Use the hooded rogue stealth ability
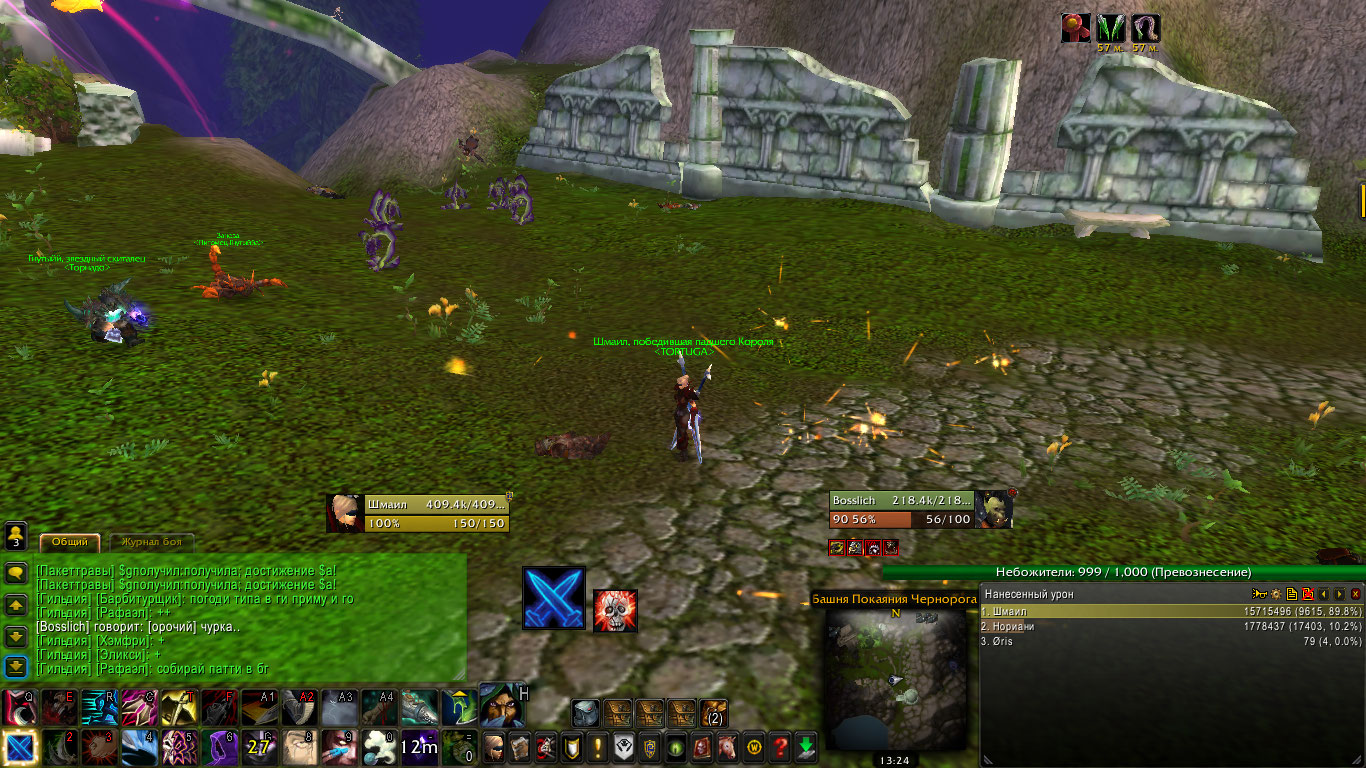The image size is (1366, 768). pos(502,706)
